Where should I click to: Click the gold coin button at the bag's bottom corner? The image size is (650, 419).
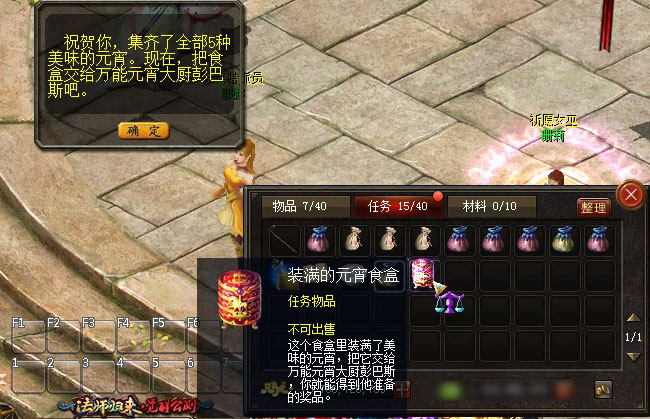[x=603, y=388]
